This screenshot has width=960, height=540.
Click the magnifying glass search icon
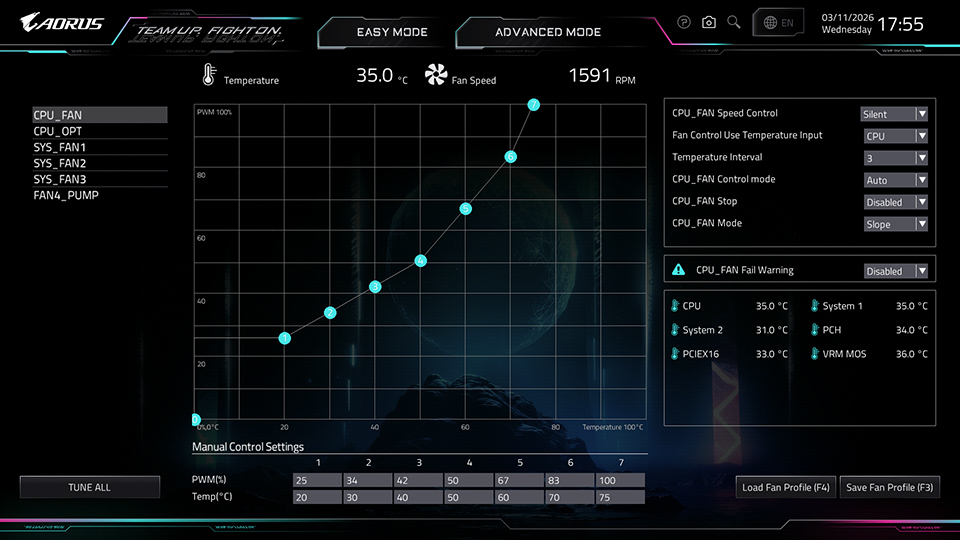coord(734,22)
